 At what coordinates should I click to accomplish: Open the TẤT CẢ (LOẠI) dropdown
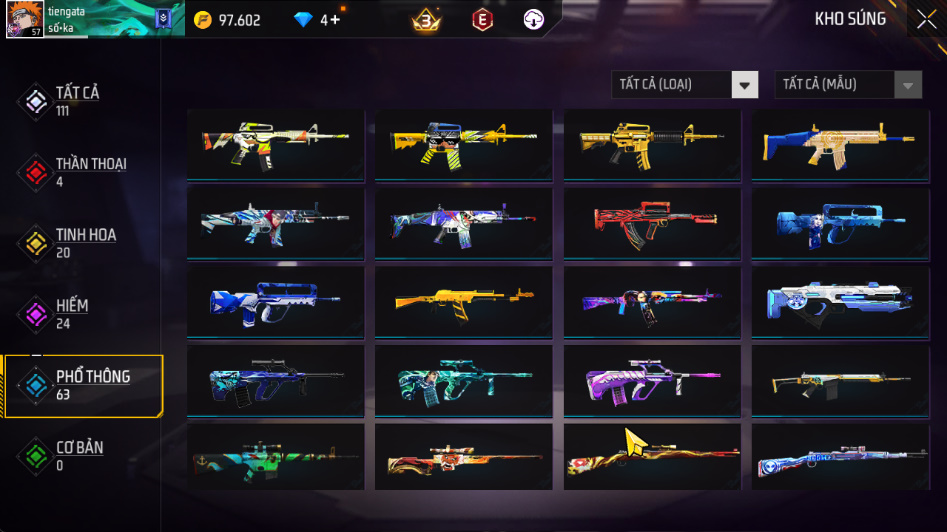[685, 85]
